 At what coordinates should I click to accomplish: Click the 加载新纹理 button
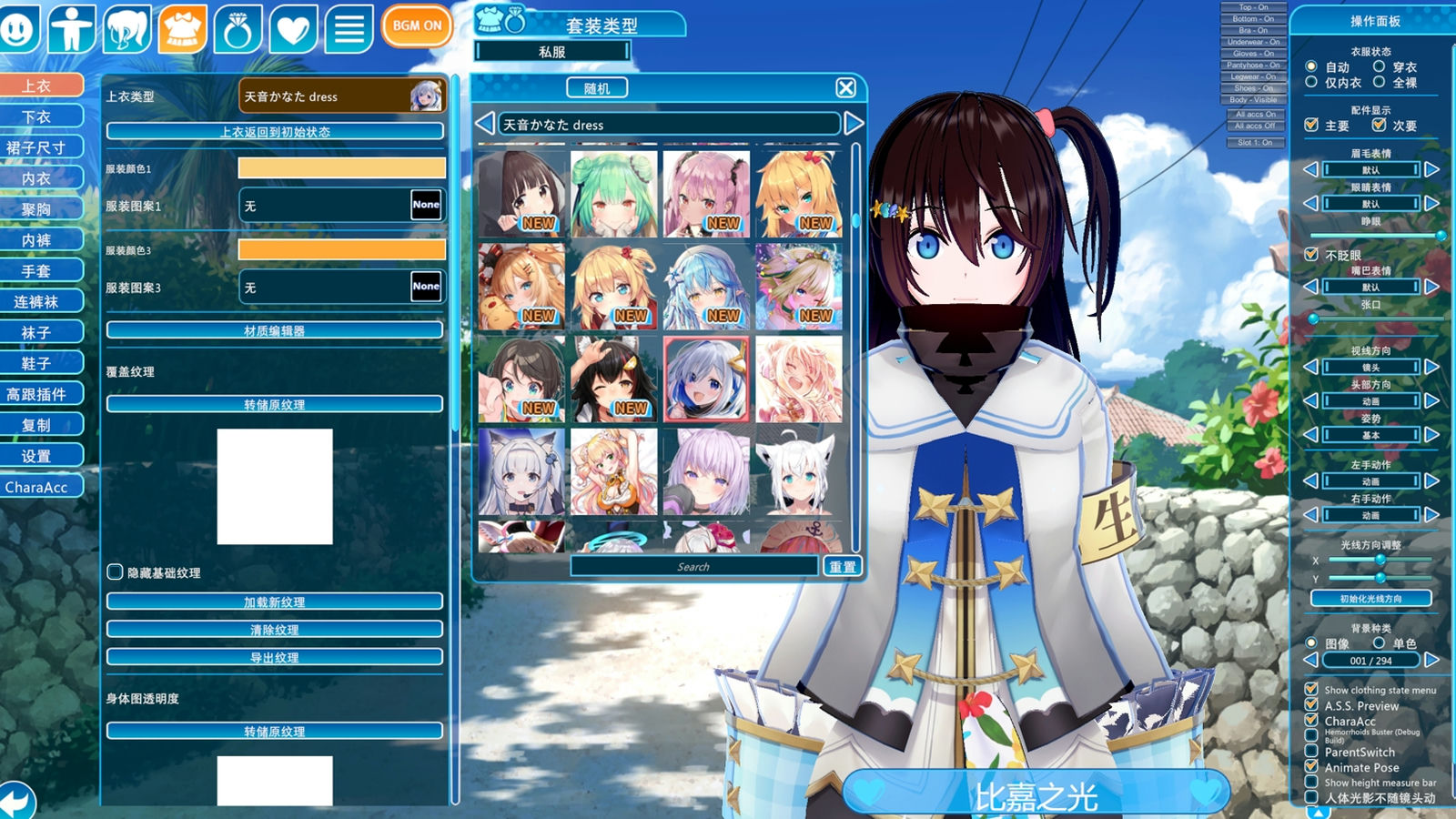click(x=275, y=602)
